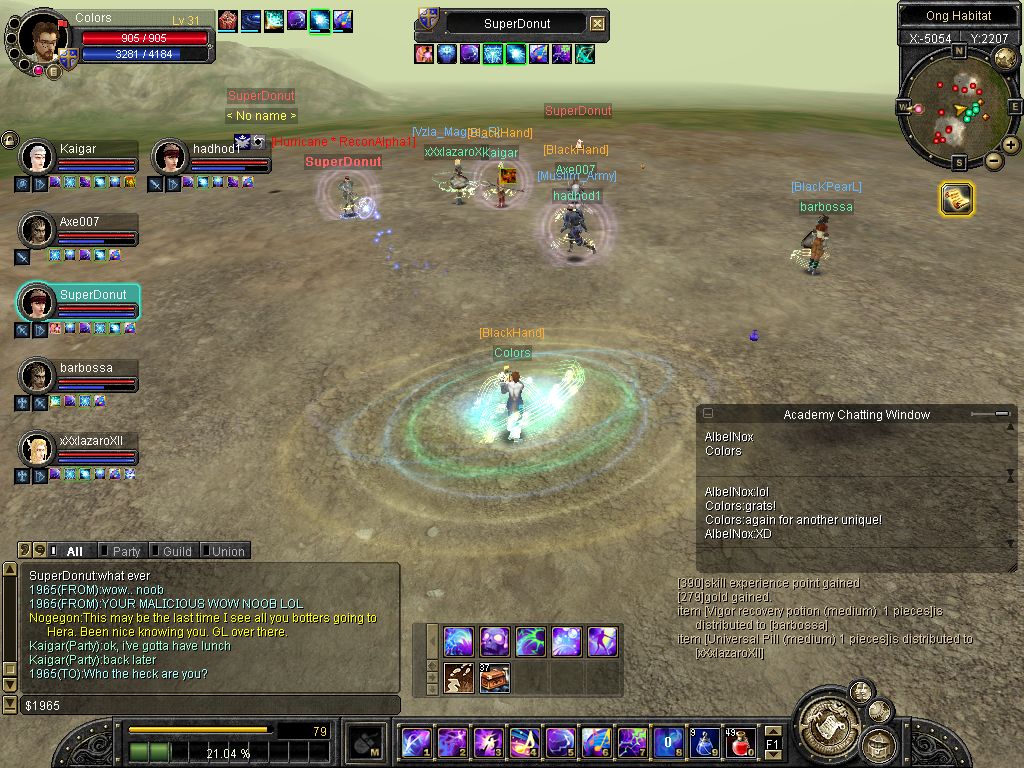This screenshot has height=768, width=1024.
Task: Show the Union chat tab
Action: pos(226,551)
